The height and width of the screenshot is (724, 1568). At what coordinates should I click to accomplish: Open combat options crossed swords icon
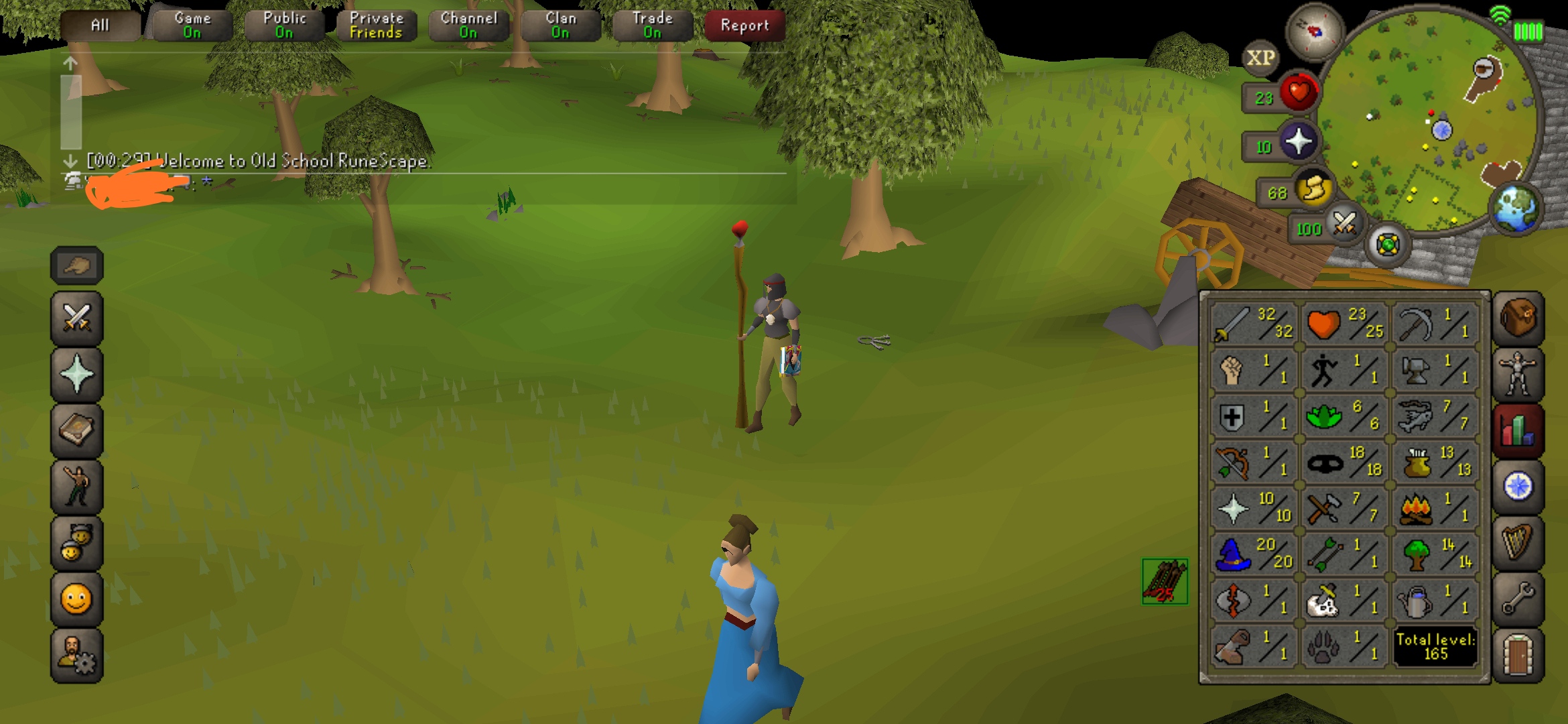77,318
